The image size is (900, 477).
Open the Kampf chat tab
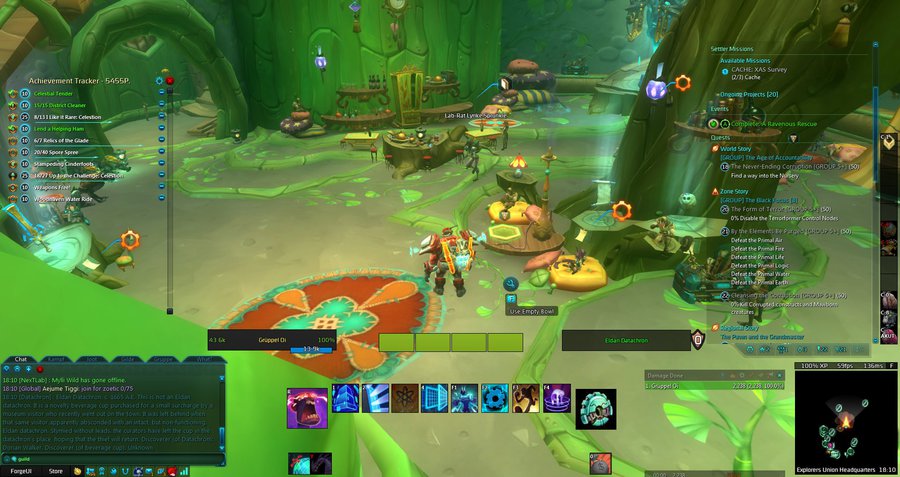(57, 358)
